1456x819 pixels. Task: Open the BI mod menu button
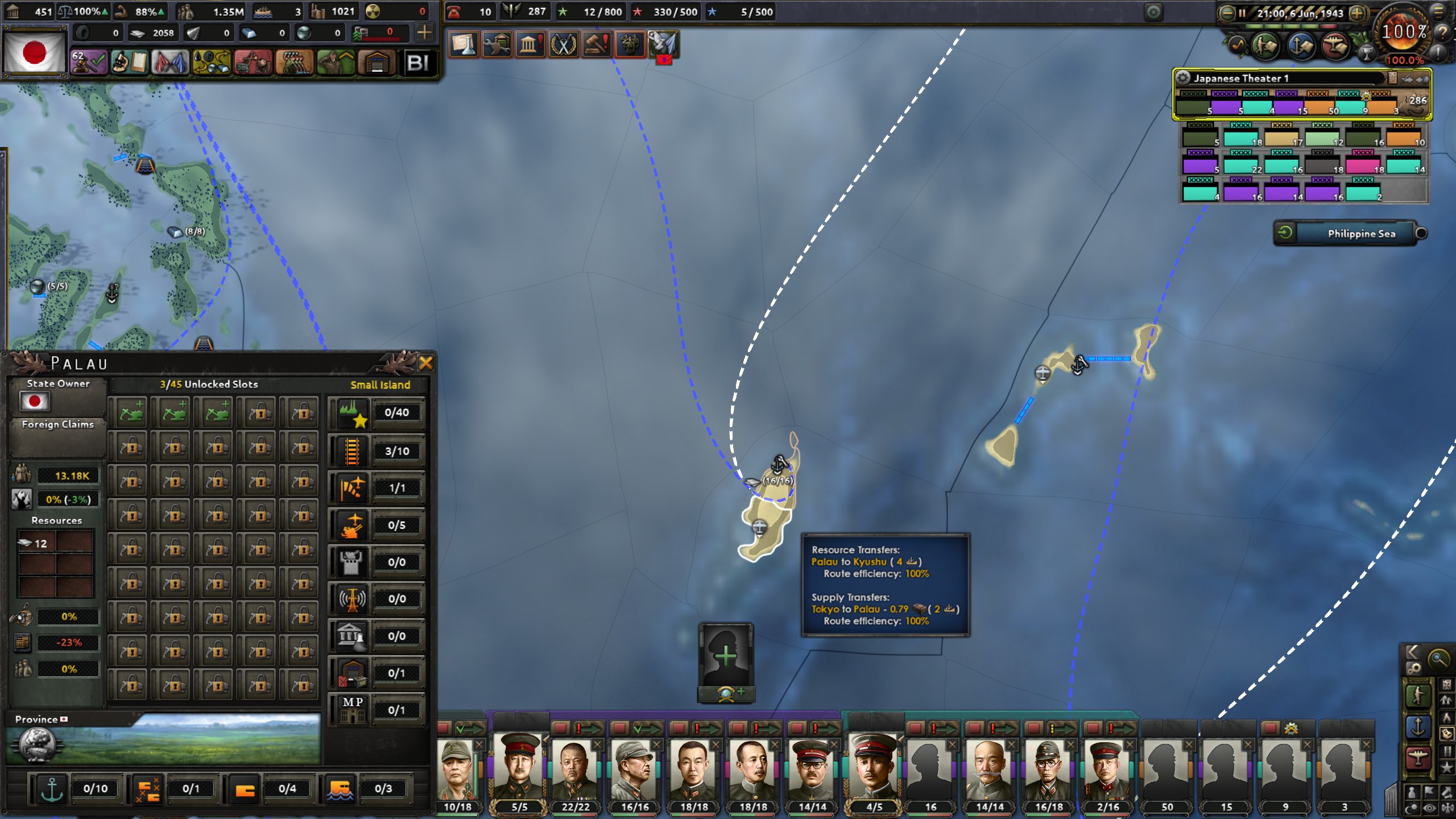coord(419,63)
